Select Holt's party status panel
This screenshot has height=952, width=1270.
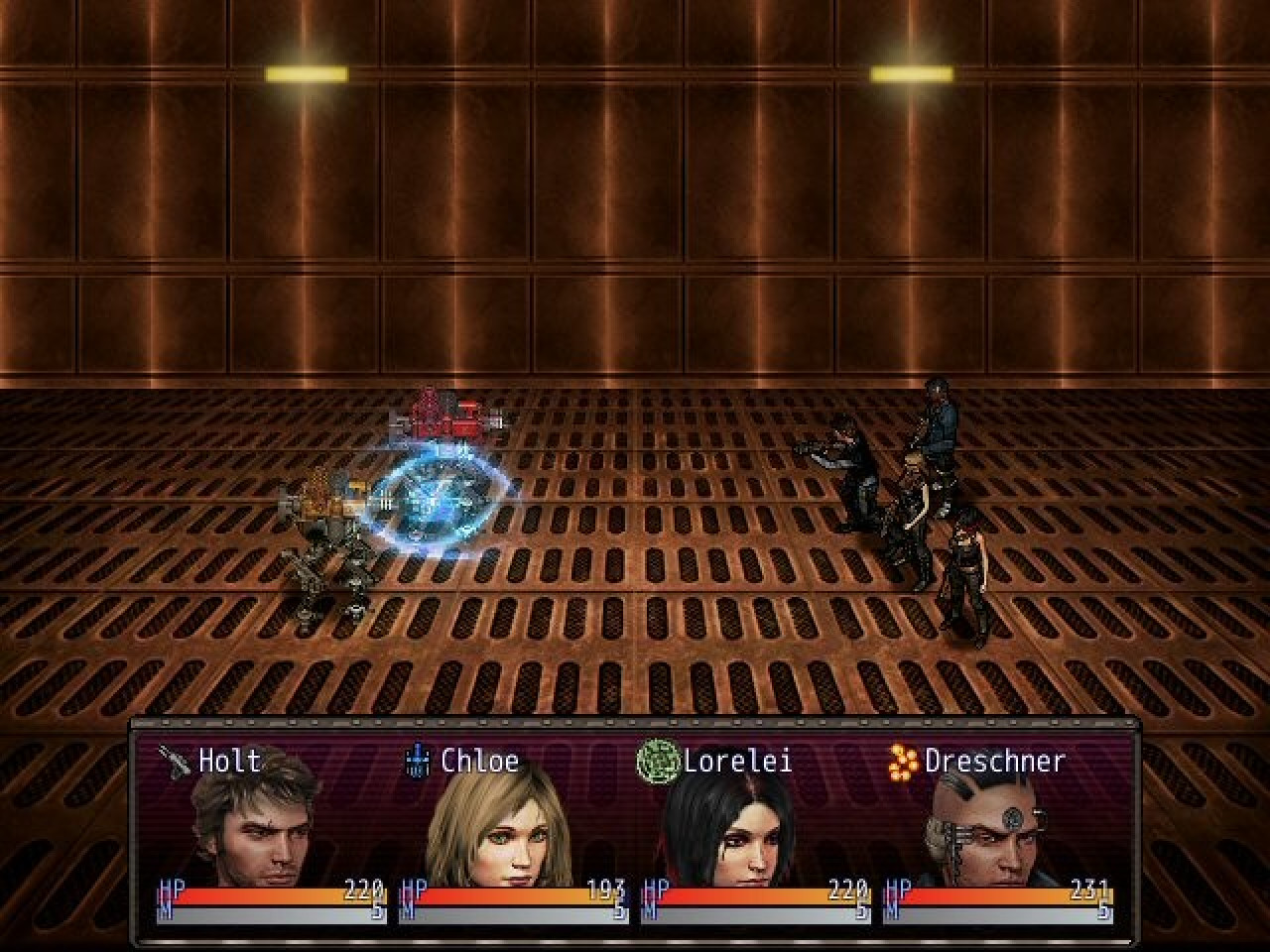[x=270, y=831]
